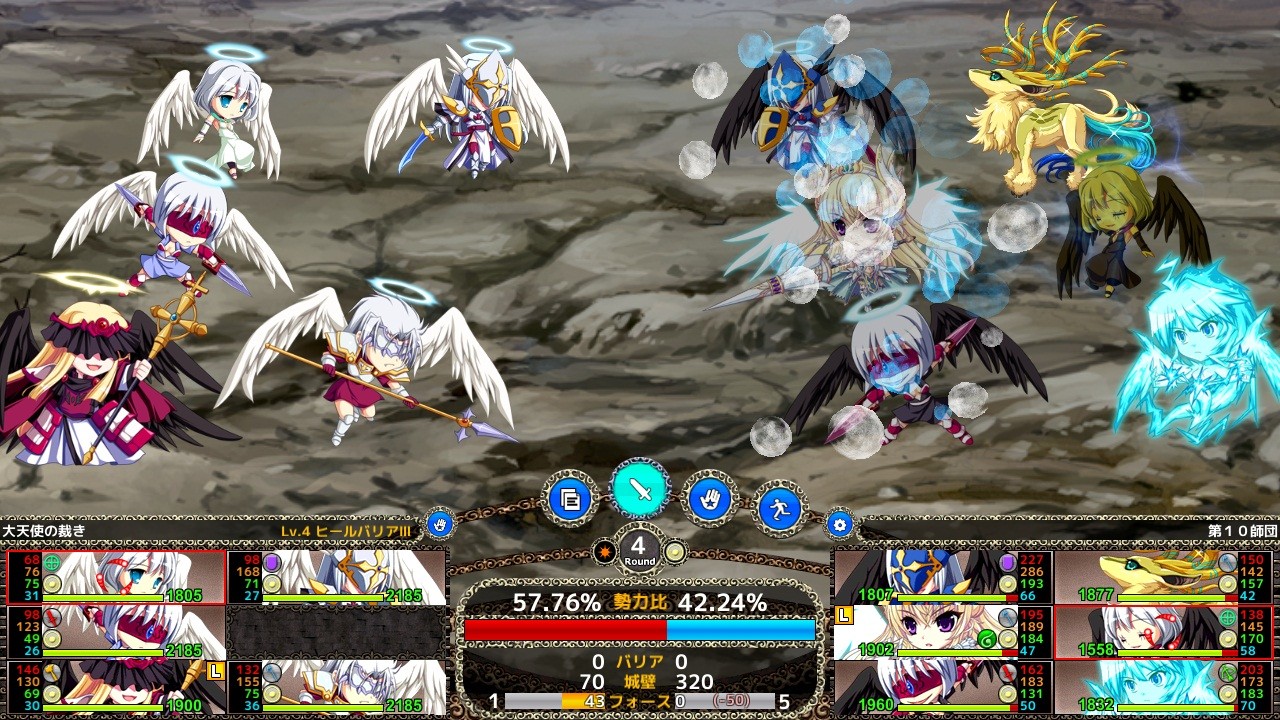Click the gray circle icon on the enemy deer unit frame
Screen dimensions: 1280x720
point(1226,561)
